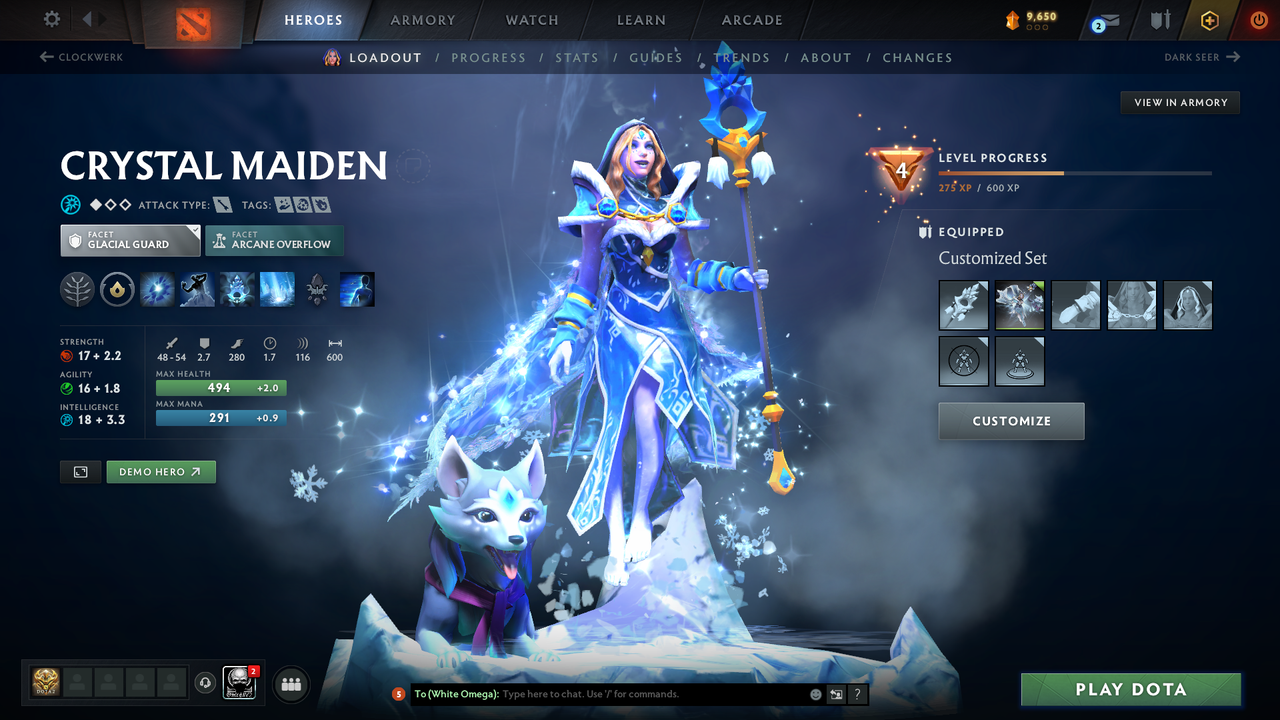Screen dimensions: 1280x720
Task: Click the facet droplet icon
Action: click(x=117, y=289)
